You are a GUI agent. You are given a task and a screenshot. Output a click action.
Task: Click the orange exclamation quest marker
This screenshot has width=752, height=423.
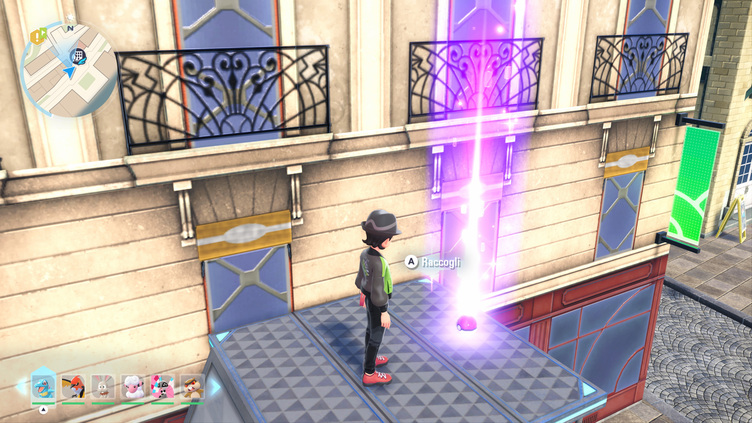[x=35, y=35]
